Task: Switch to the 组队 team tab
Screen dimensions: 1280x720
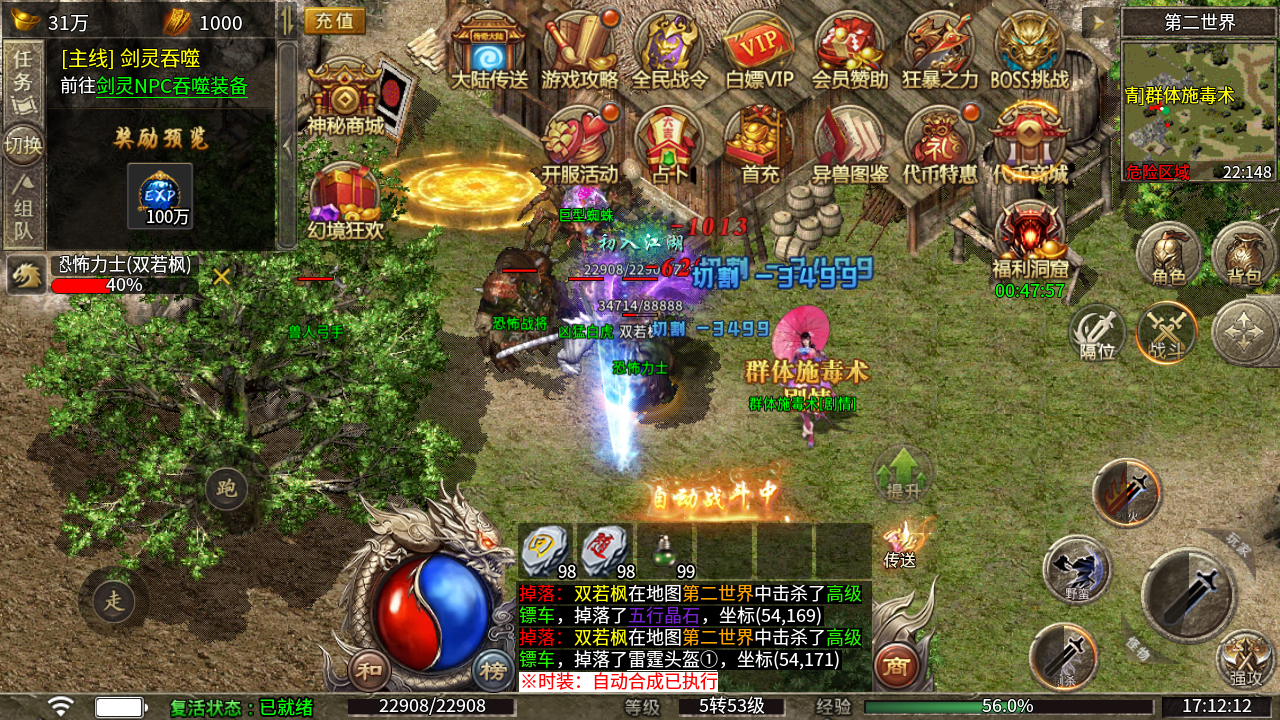Action: (x=23, y=208)
